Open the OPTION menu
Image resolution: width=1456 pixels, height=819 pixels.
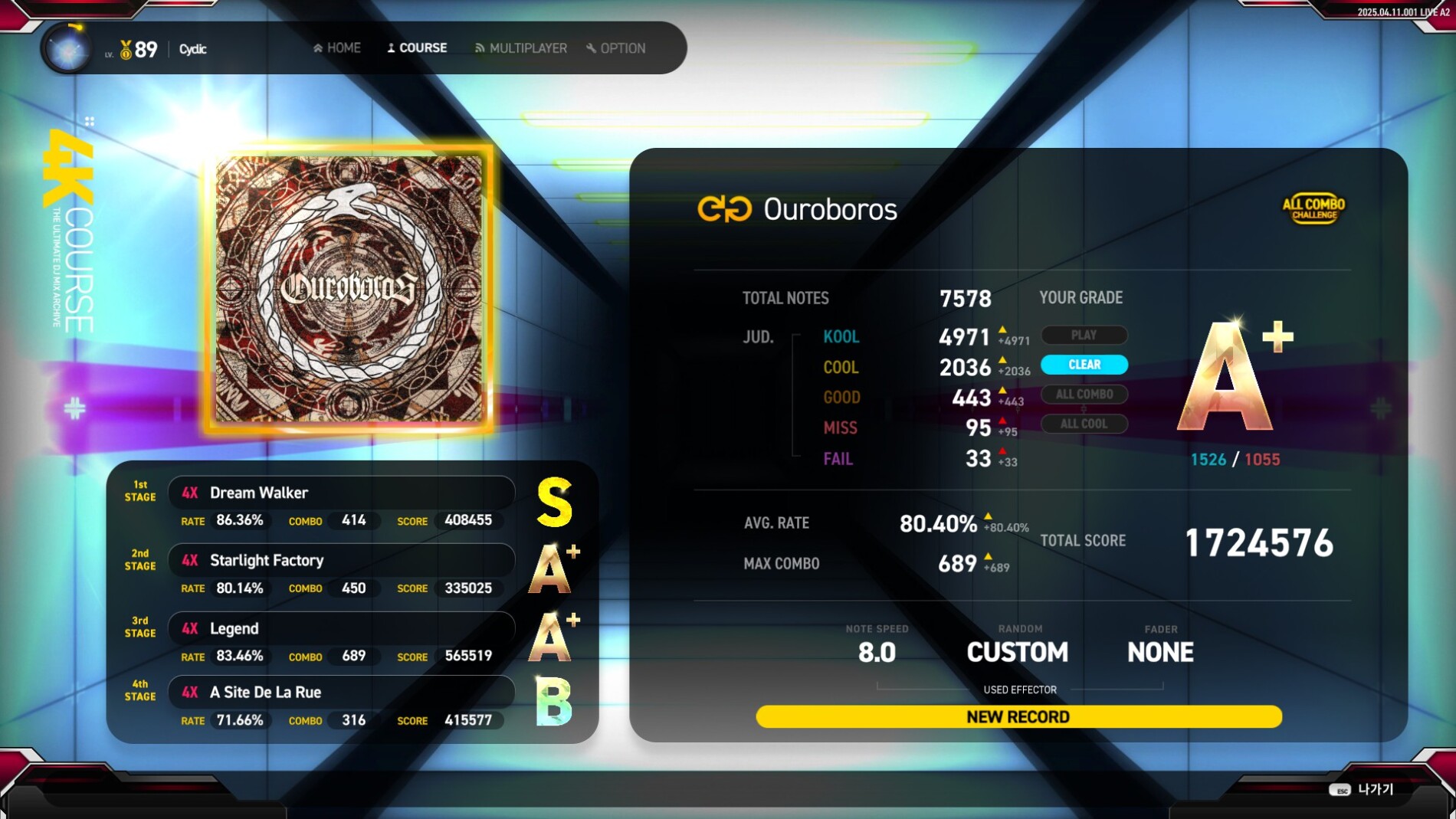616,48
